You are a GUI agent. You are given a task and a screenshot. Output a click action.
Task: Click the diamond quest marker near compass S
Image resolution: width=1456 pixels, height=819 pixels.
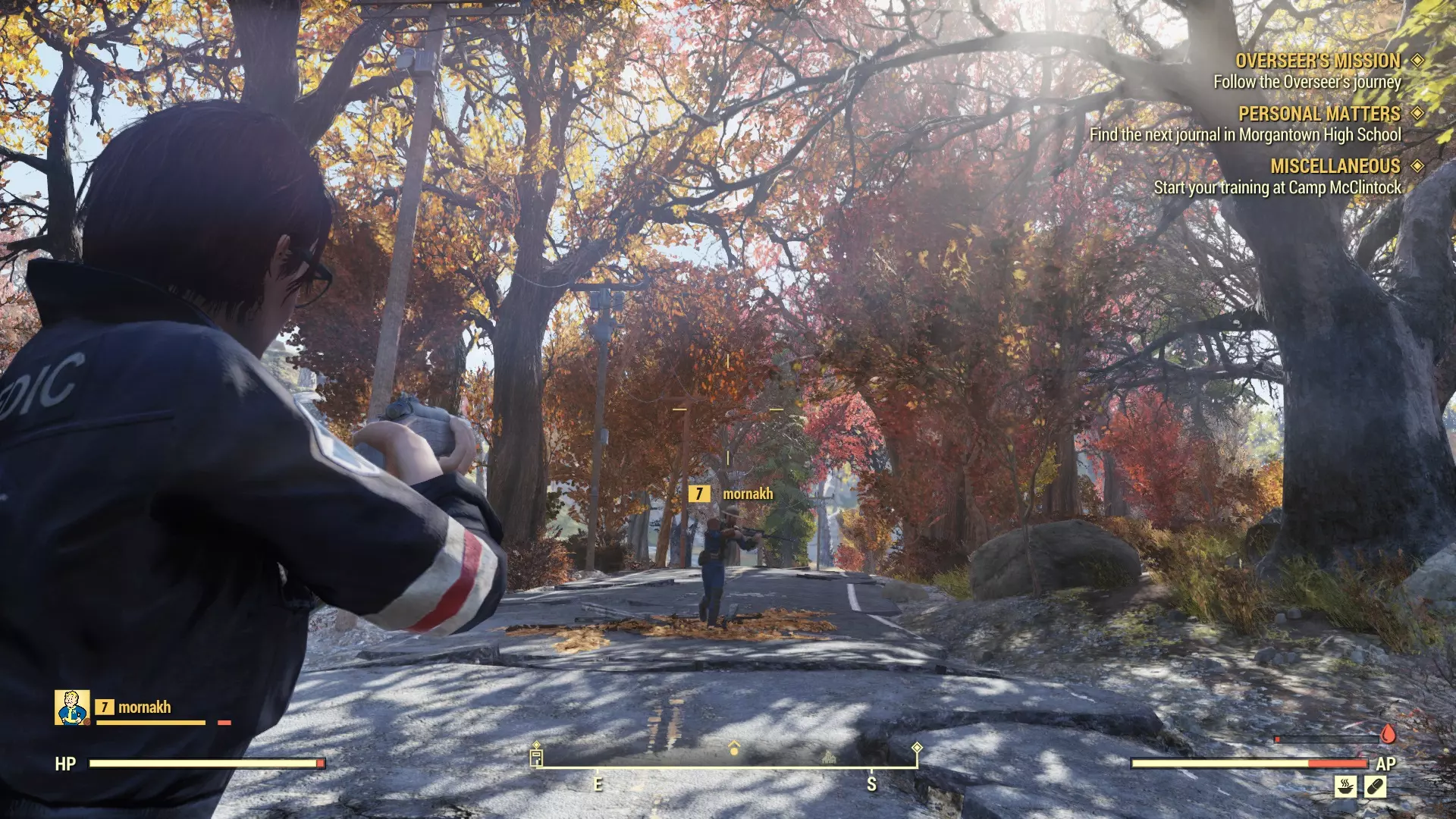(x=917, y=748)
